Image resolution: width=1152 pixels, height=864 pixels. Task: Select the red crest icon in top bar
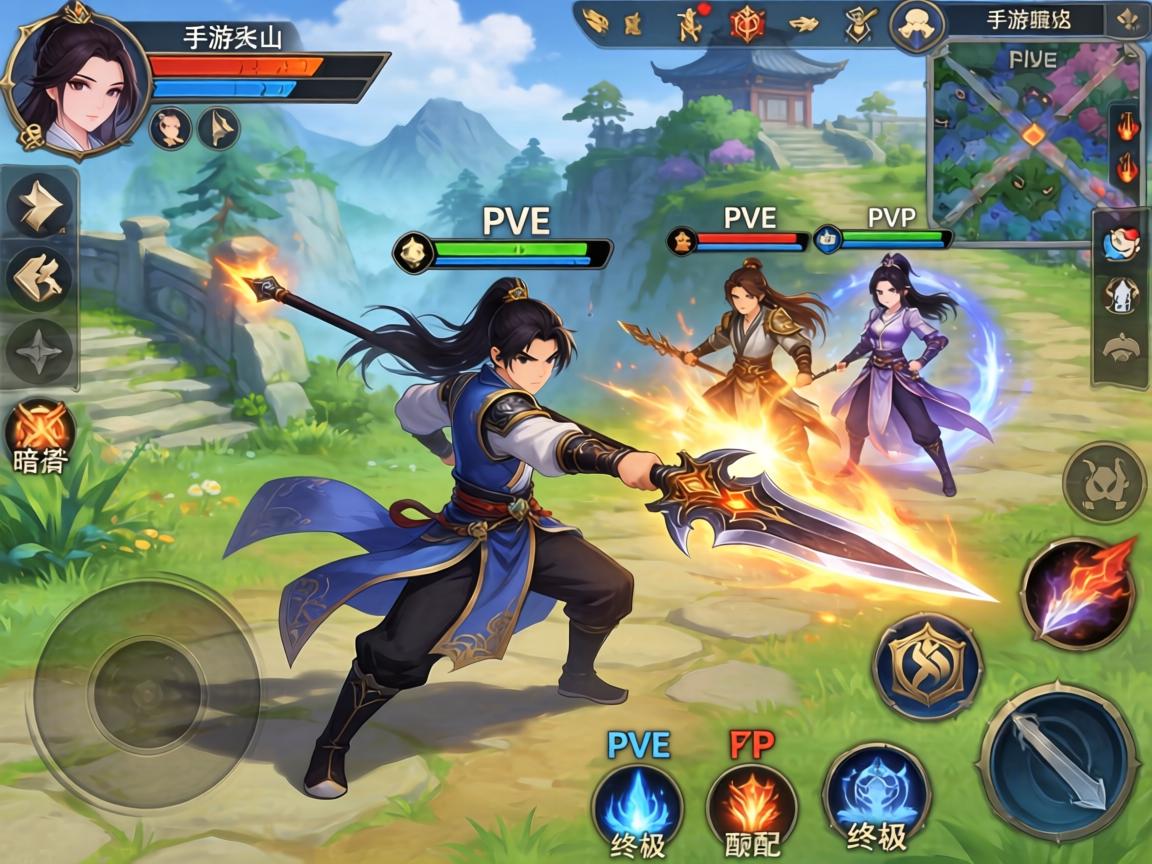tap(747, 23)
